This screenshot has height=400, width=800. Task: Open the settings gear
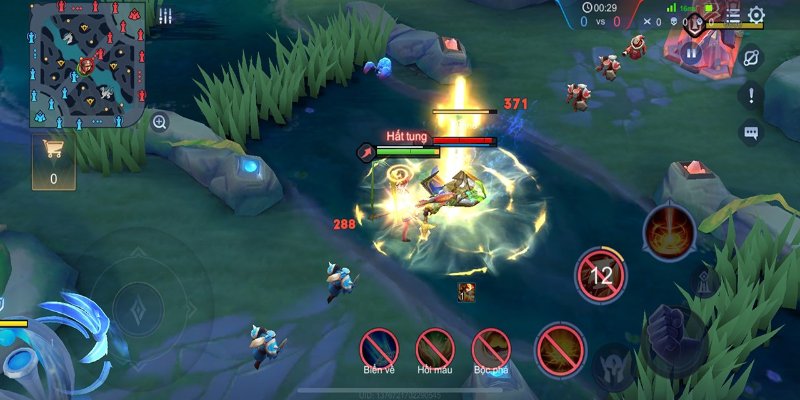pyautogui.click(x=757, y=15)
